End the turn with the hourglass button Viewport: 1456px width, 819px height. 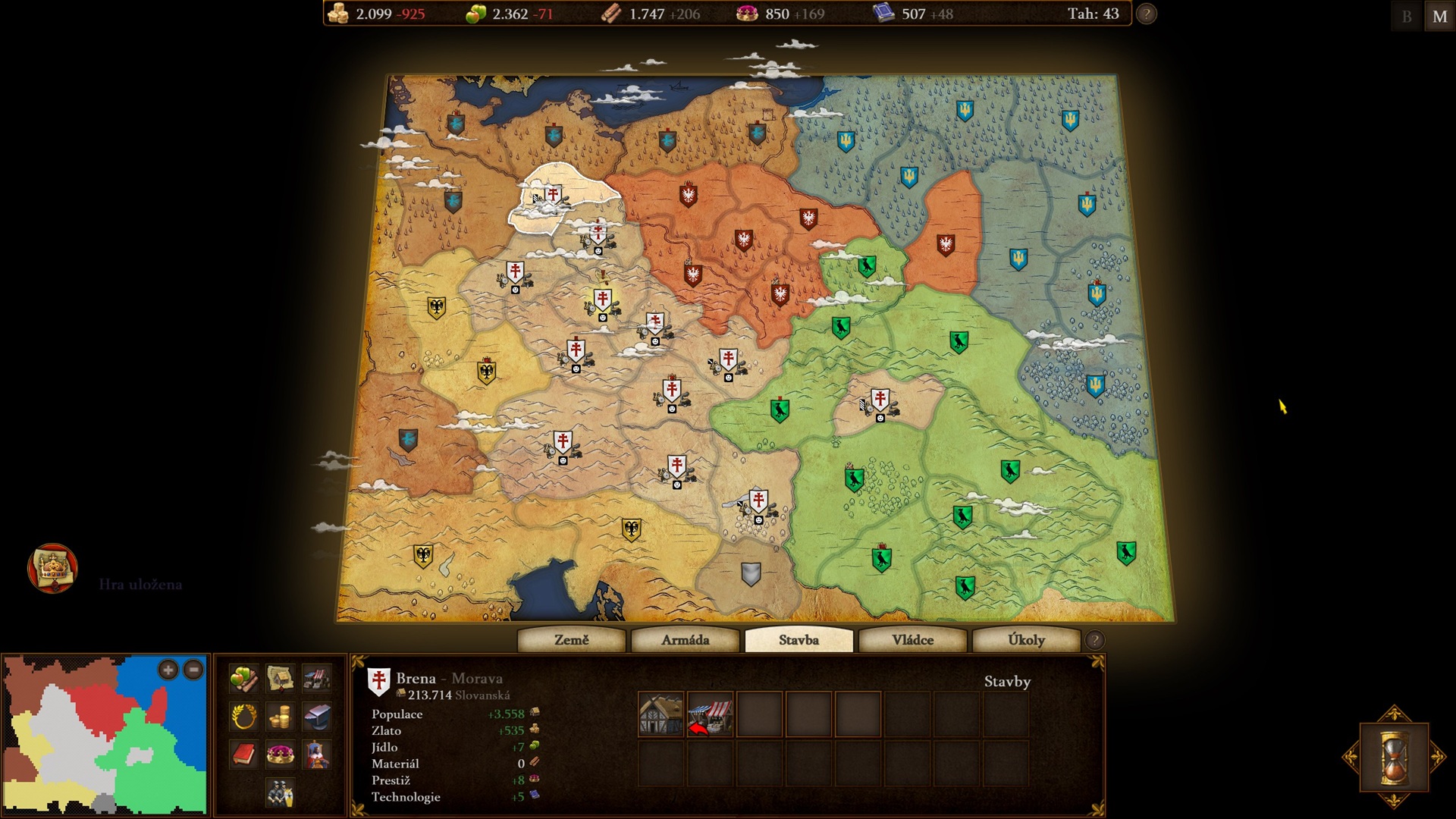tap(1394, 757)
